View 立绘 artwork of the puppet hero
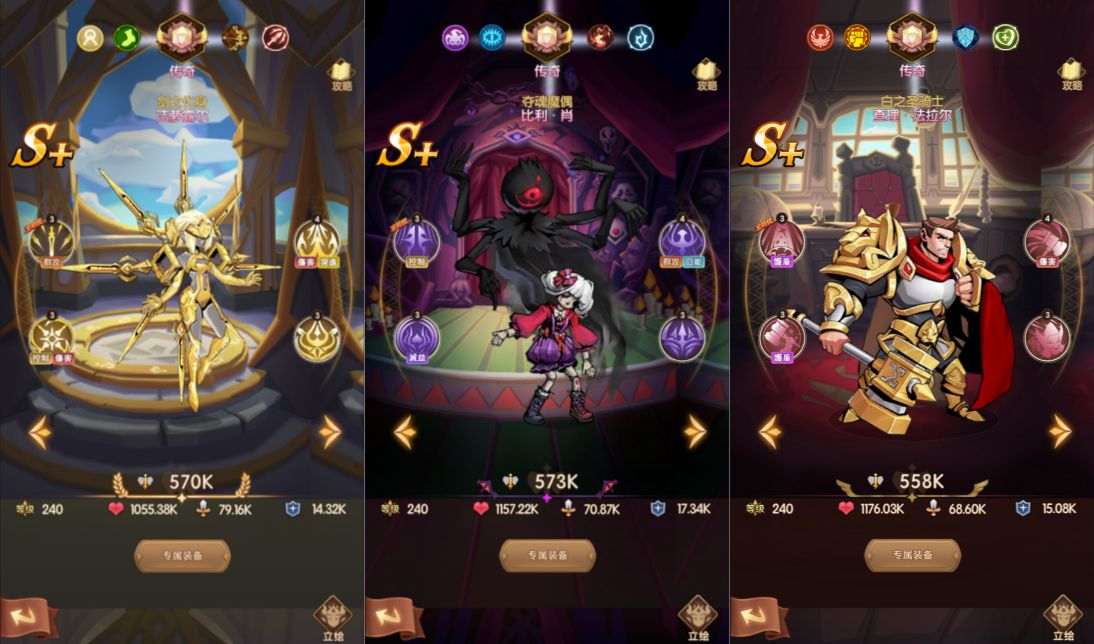1094x644 pixels. click(696, 616)
